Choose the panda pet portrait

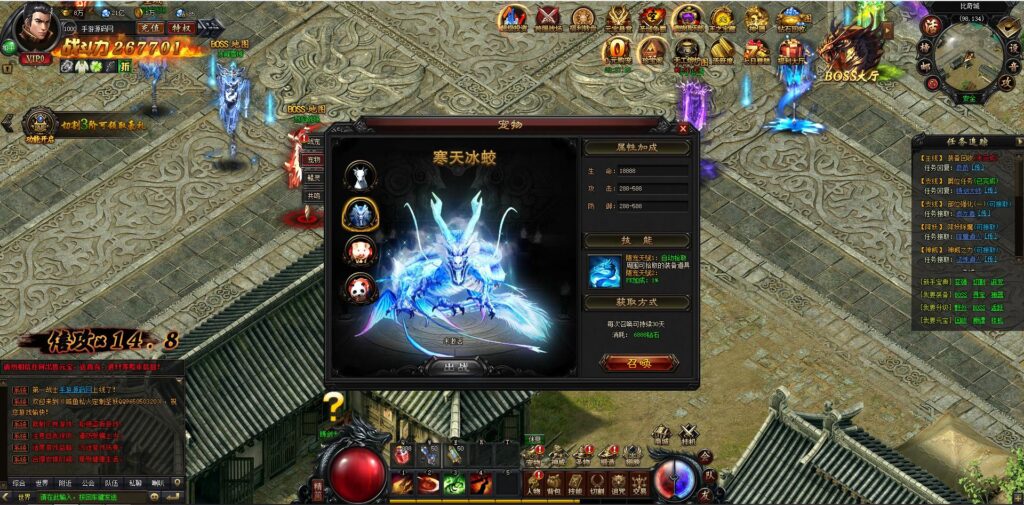tap(360, 289)
